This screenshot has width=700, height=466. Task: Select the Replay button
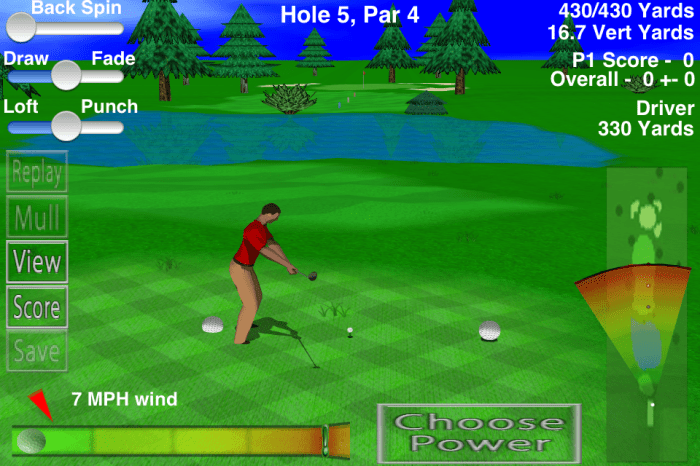pyautogui.click(x=37, y=173)
